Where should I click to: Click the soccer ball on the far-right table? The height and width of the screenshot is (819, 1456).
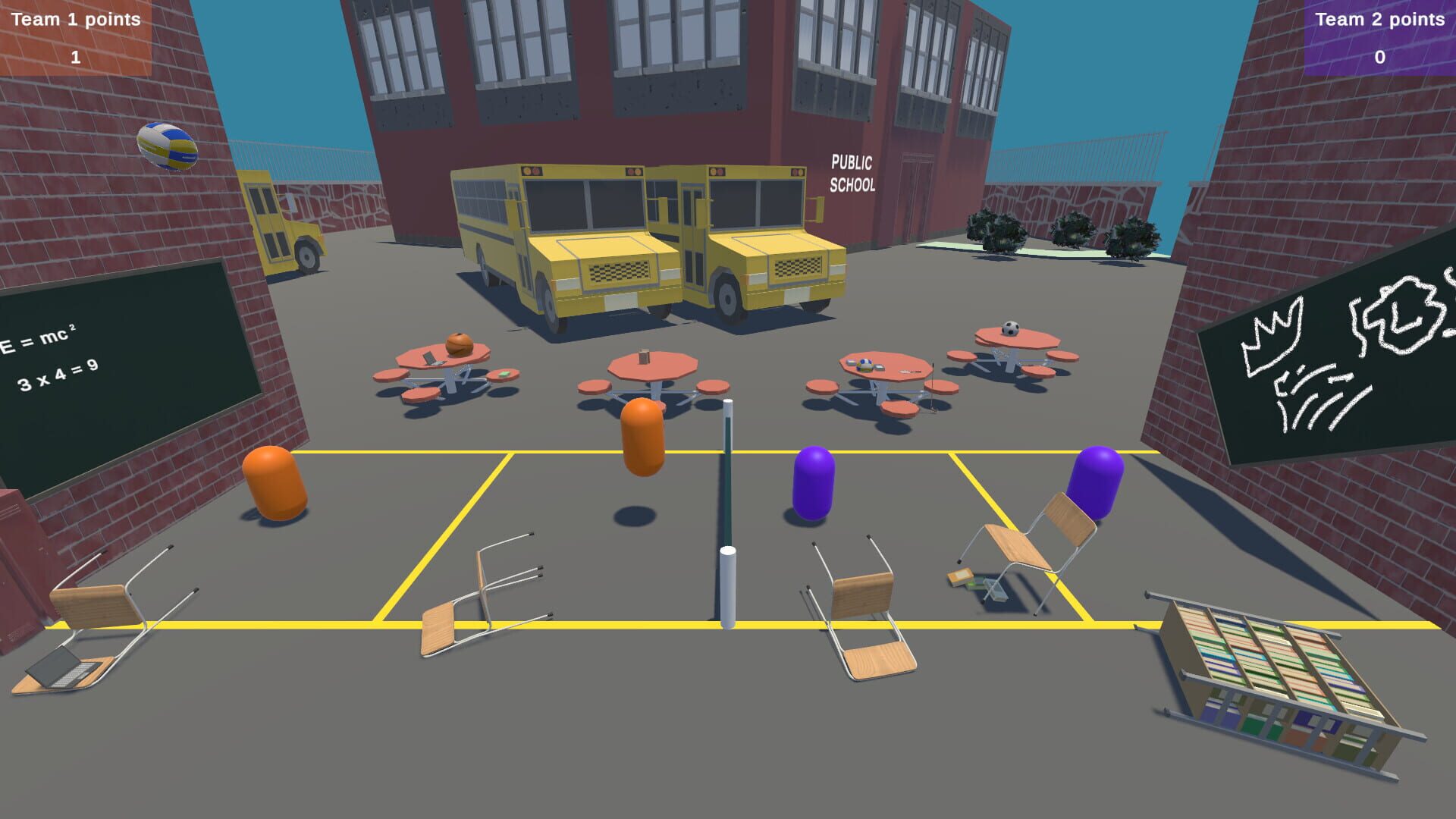(x=1011, y=328)
